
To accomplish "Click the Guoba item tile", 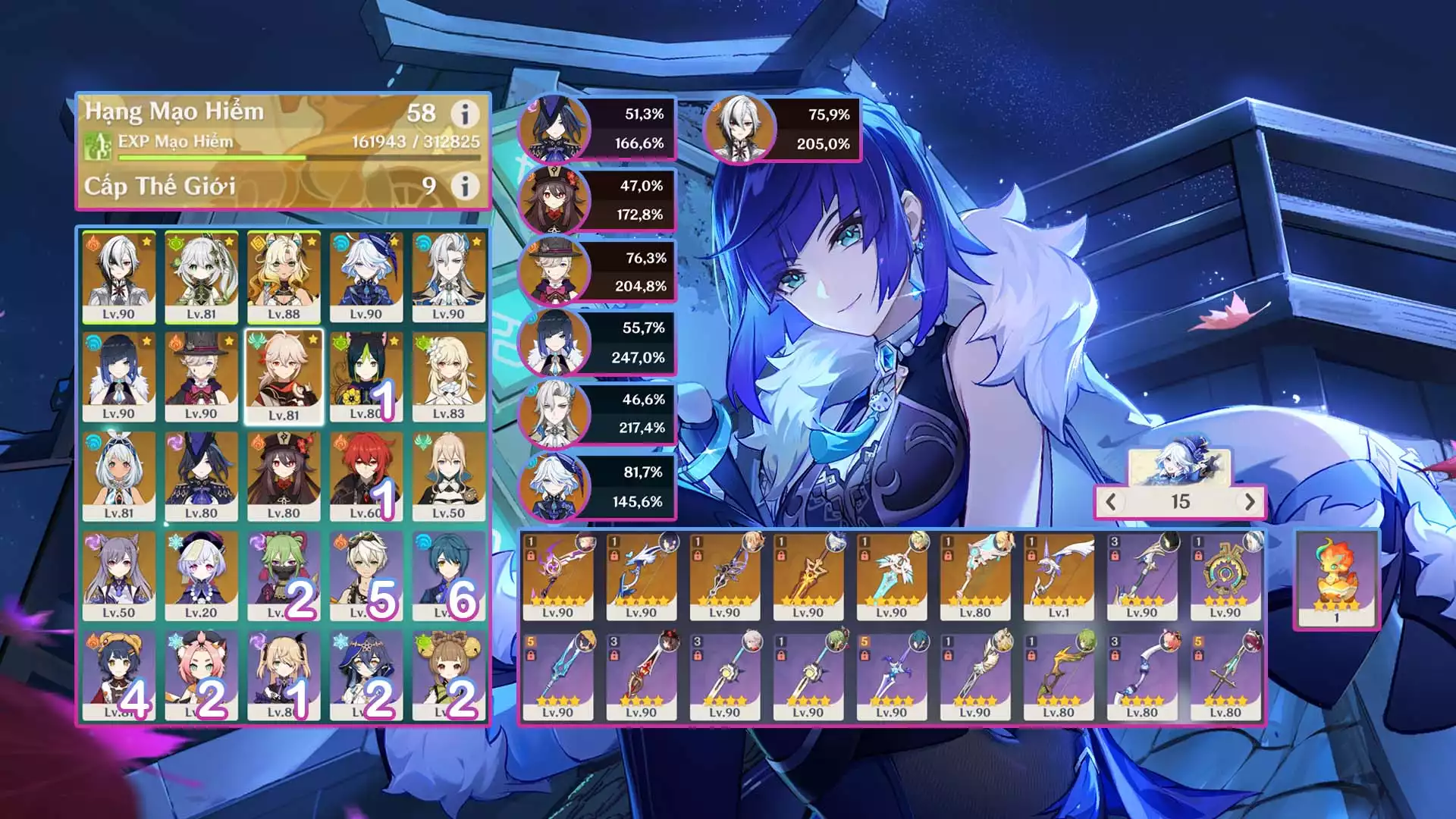I will (1336, 579).
